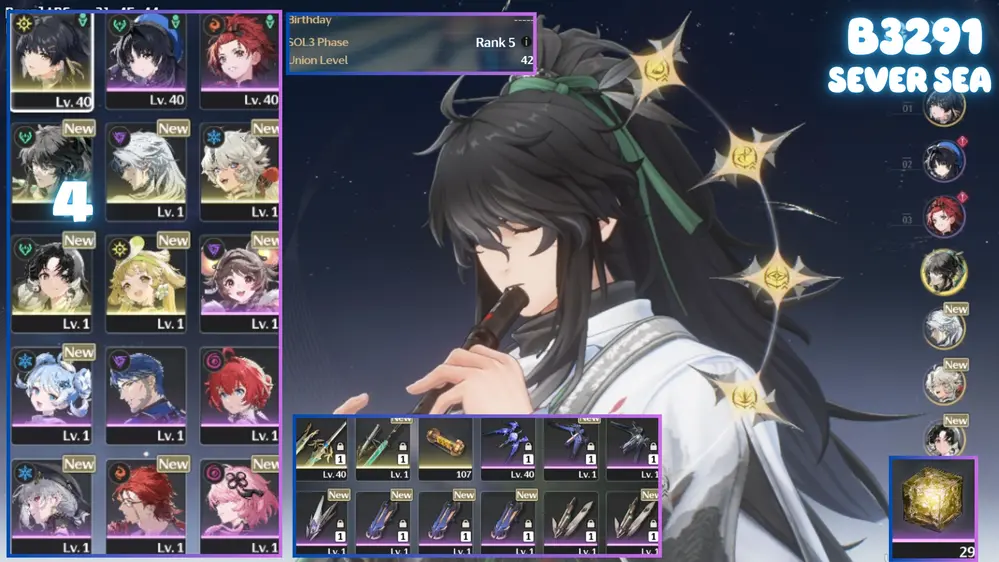This screenshot has height=562, width=999.
Task: Choose the blue-haired ice girl portrait
Action: click(x=52, y=394)
